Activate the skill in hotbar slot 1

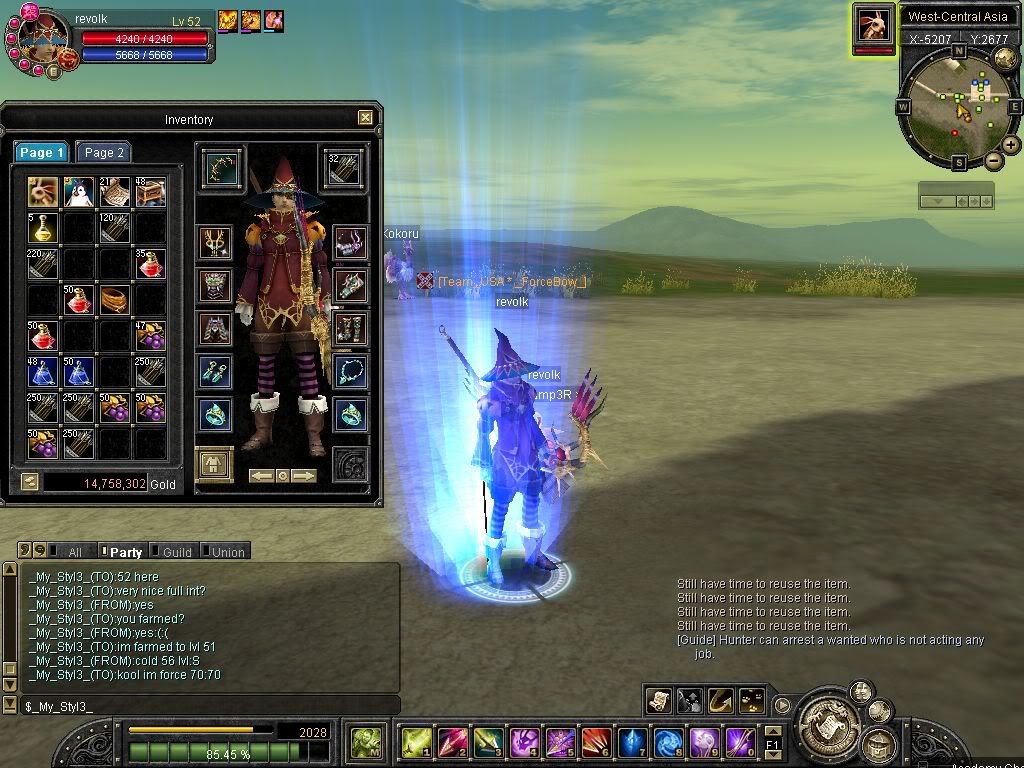(416, 742)
